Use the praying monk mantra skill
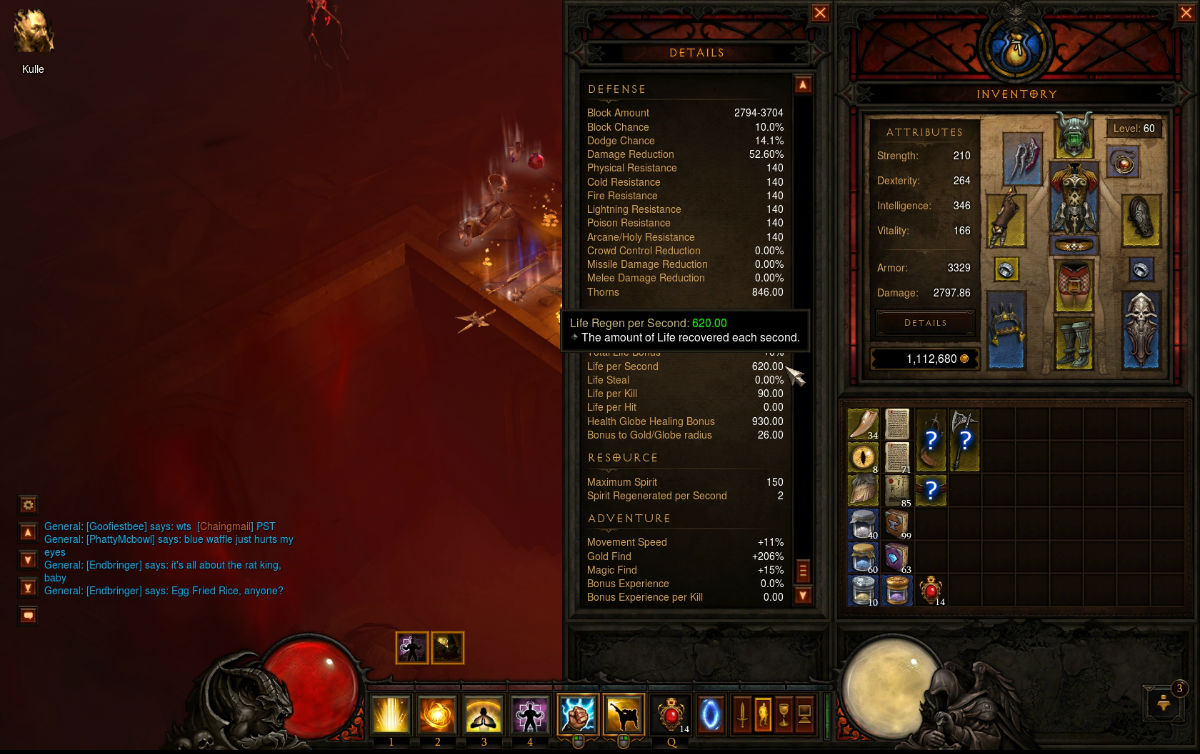 [484, 715]
